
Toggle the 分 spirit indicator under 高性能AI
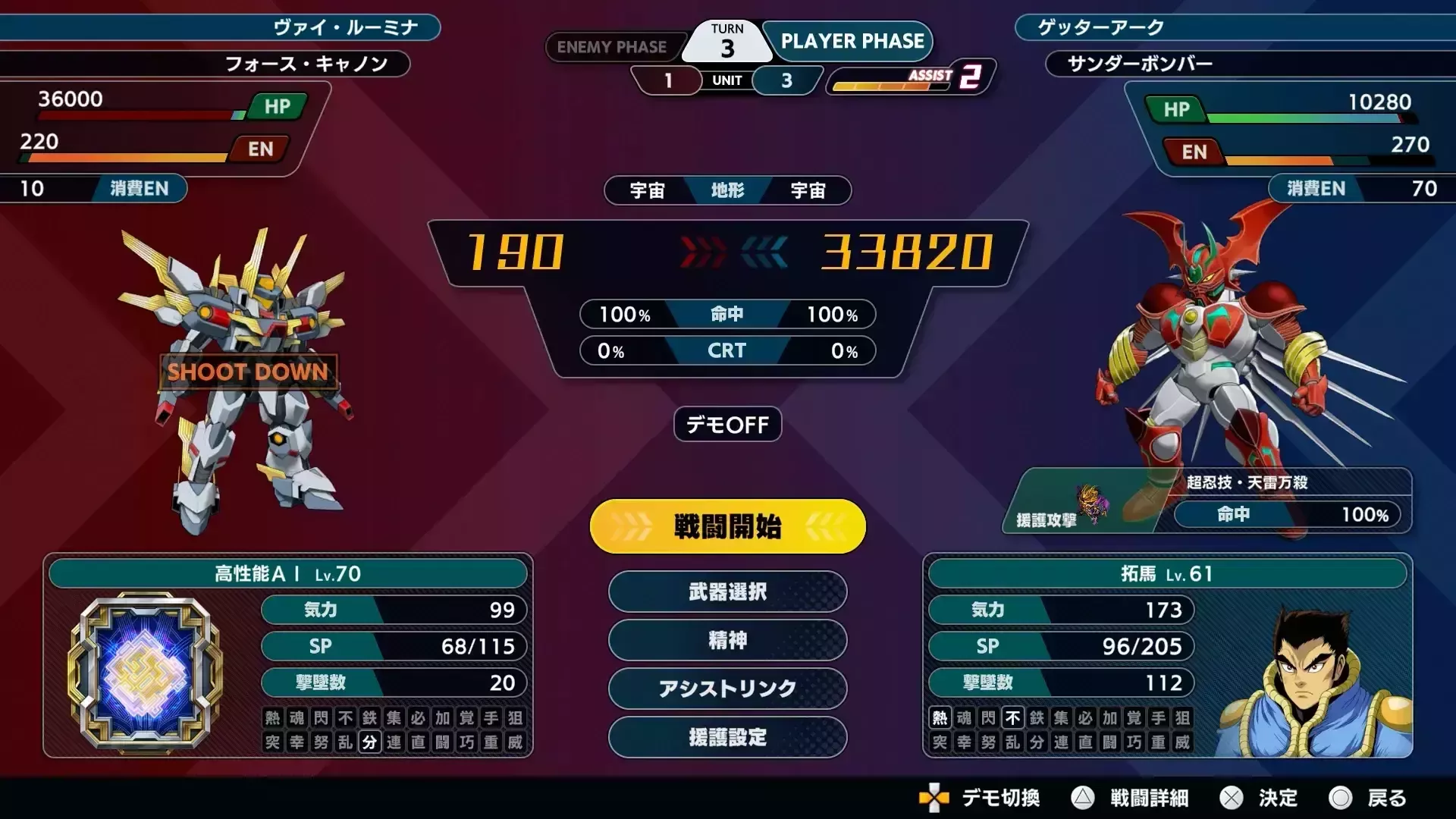point(369,743)
